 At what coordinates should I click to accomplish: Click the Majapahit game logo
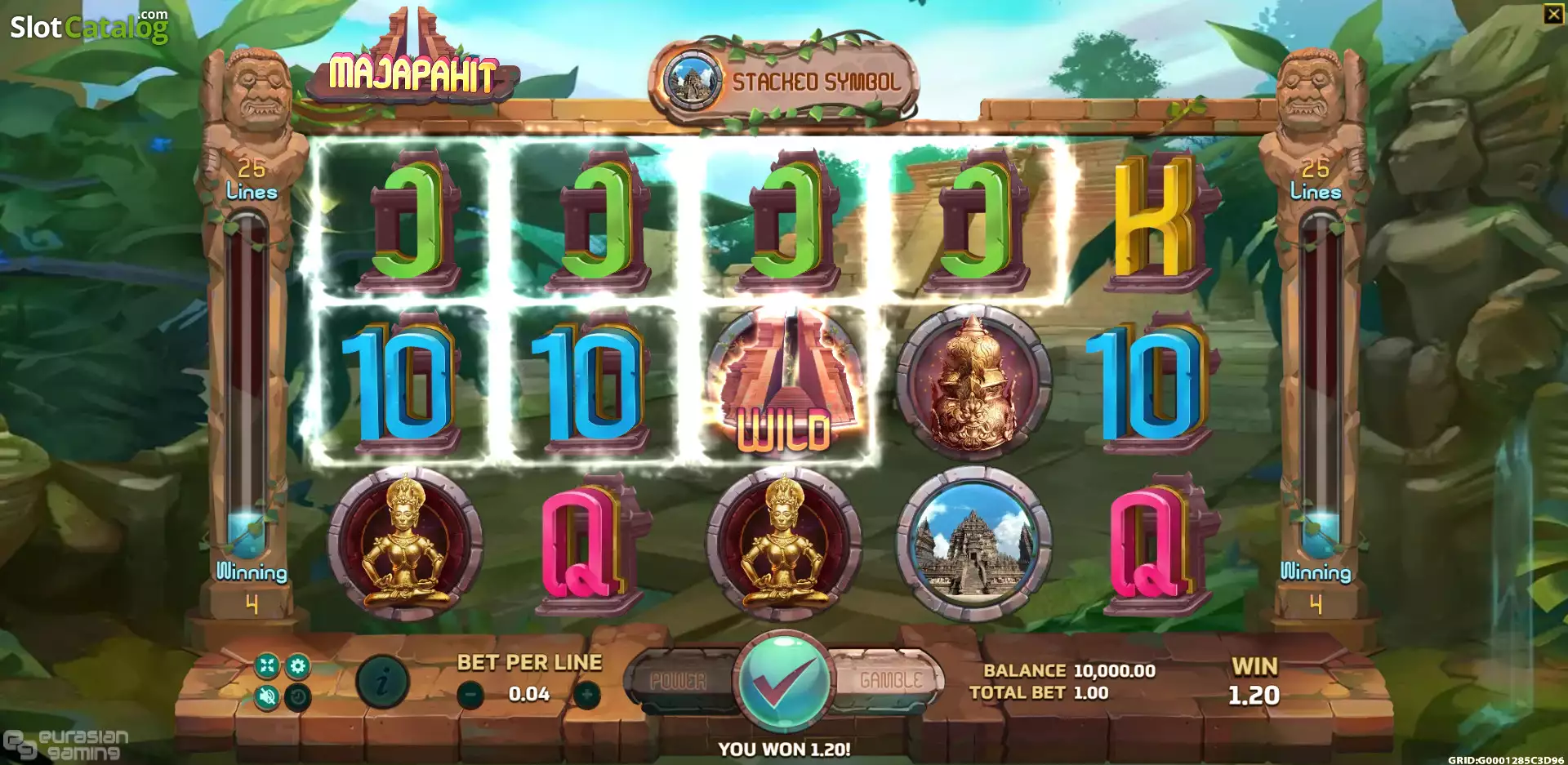(x=413, y=73)
